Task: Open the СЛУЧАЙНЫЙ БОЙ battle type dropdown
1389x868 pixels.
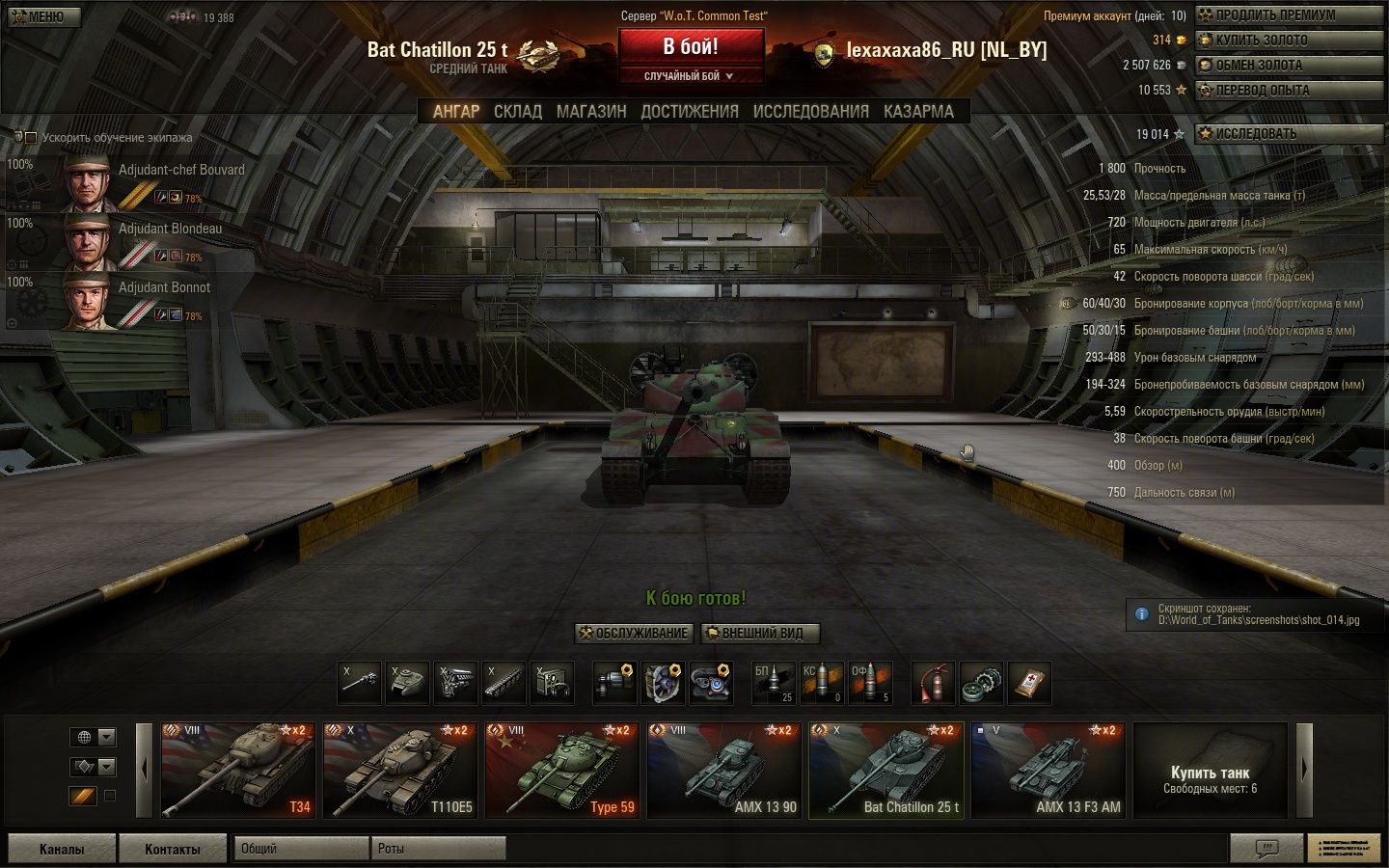Action: pyautogui.click(x=690, y=76)
